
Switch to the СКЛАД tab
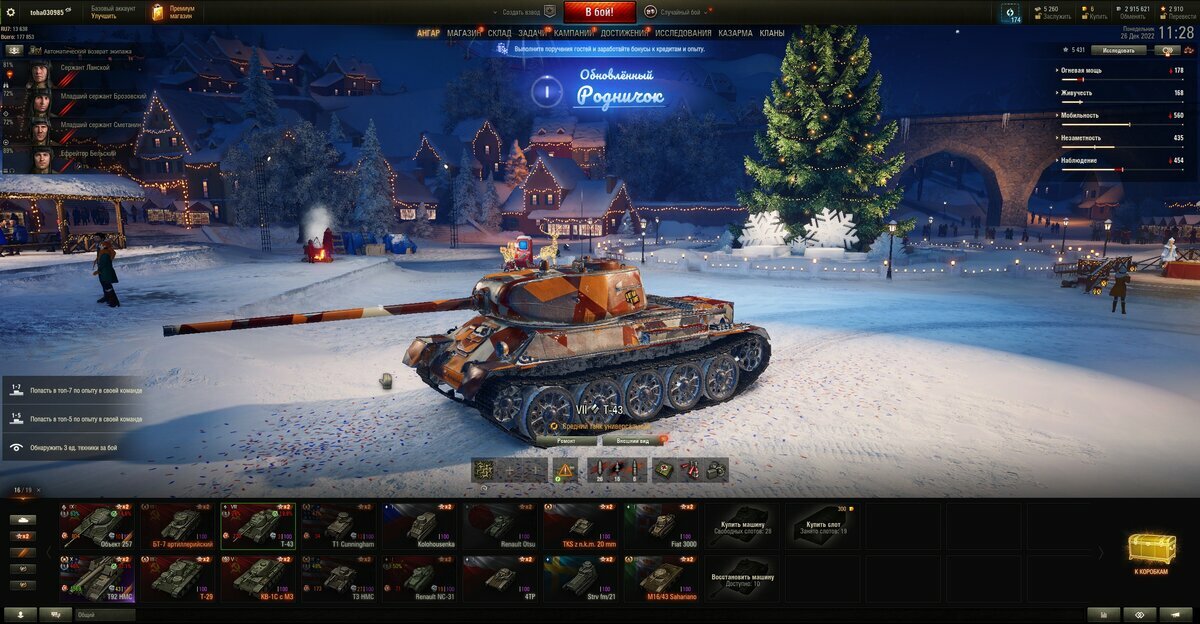pos(500,33)
